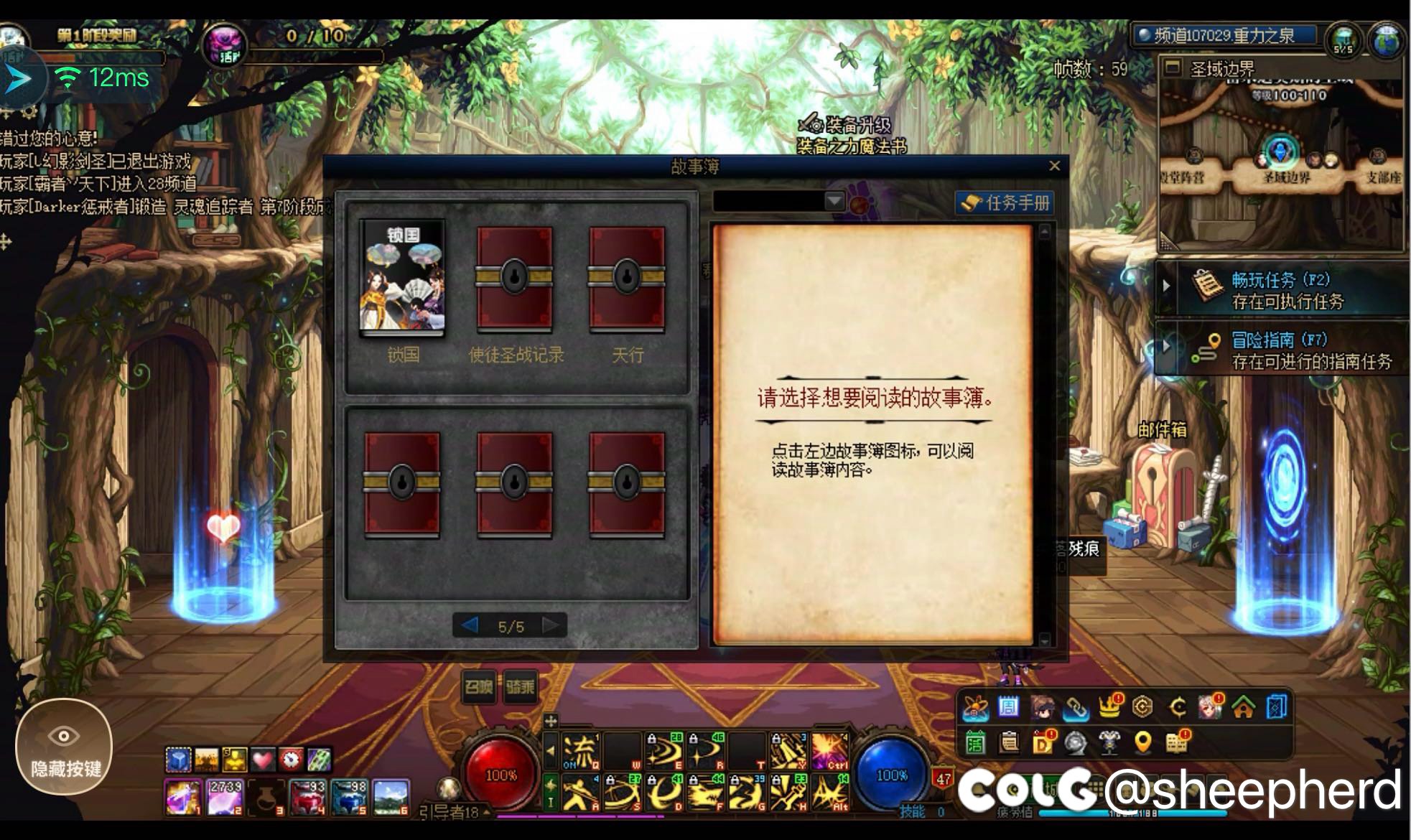Click the 召唤 summon button
Image resolution: width=1411 pixels, height=840 pixels.
[478, 688]
